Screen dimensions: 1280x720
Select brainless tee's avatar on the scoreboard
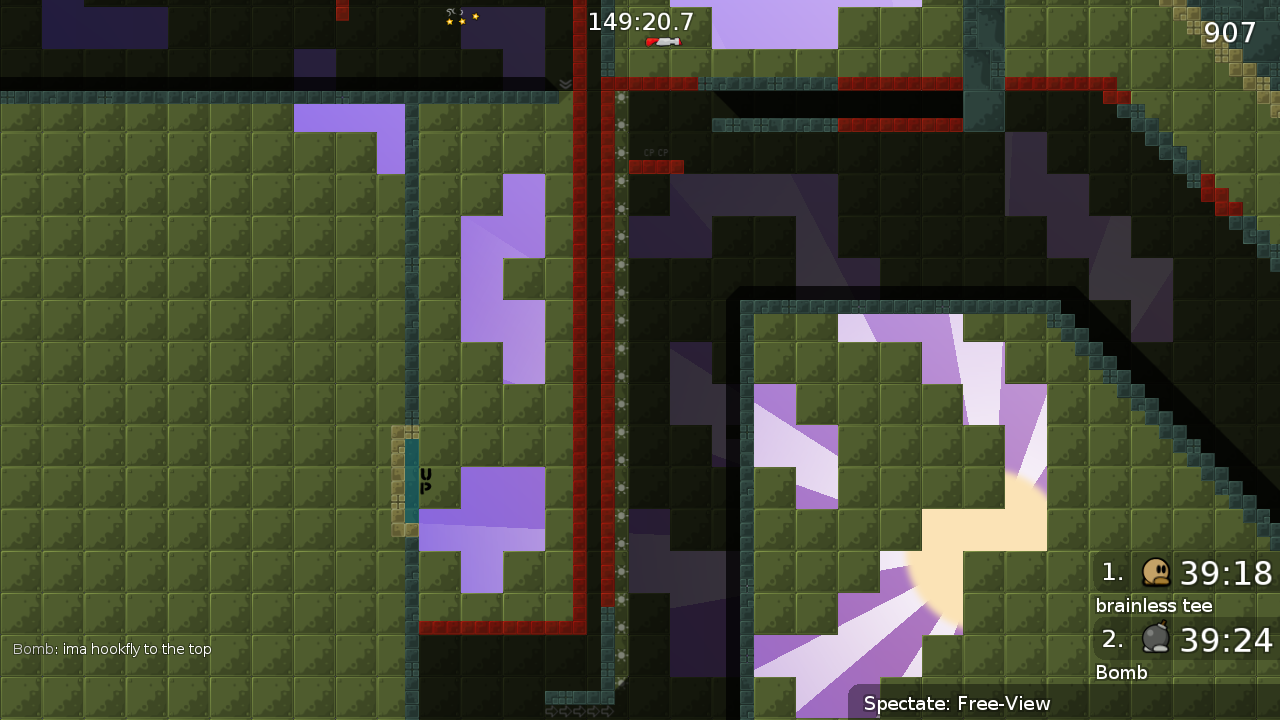coord(1156,572)
